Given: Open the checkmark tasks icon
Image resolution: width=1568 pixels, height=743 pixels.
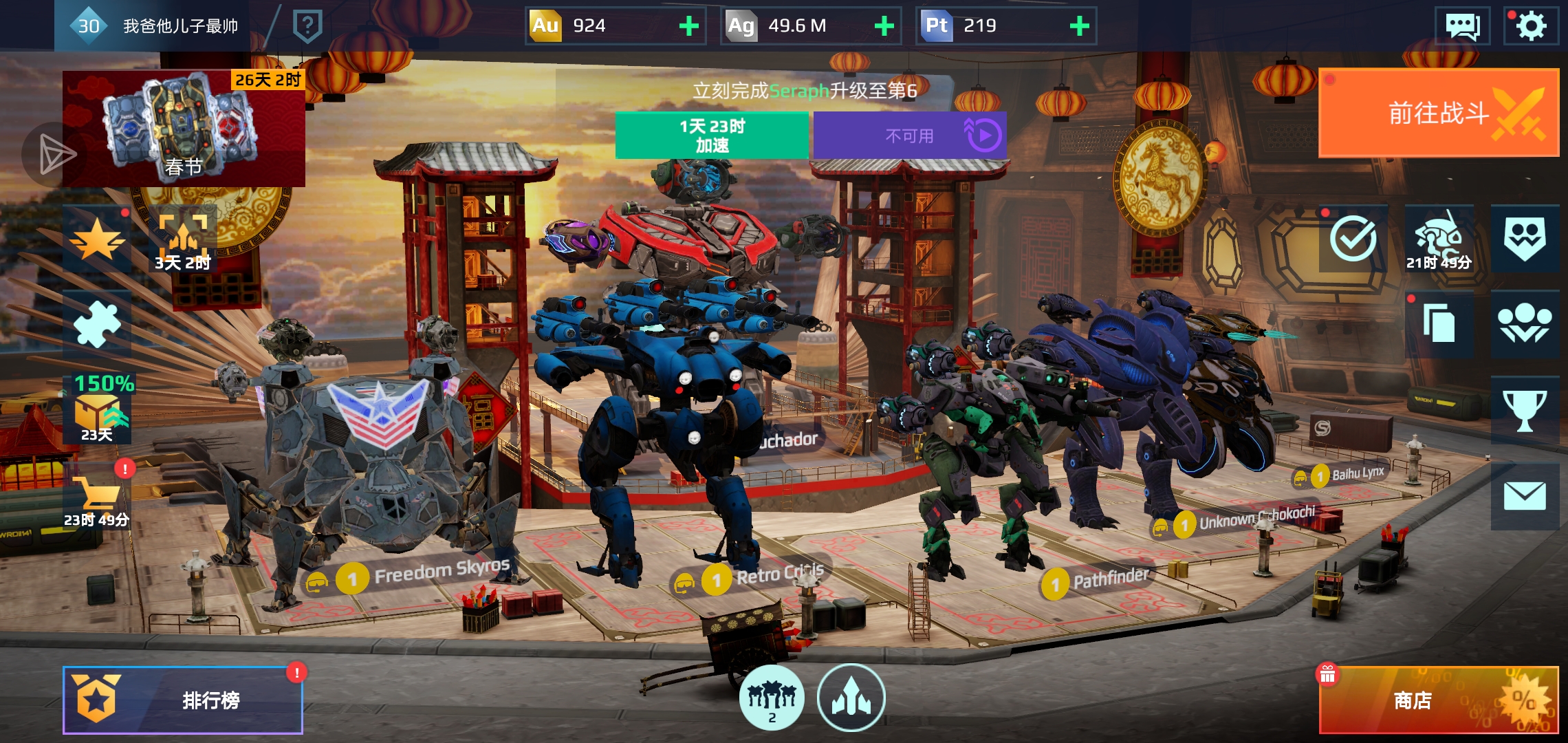Looking at the screenshot, I should 1353,239.
